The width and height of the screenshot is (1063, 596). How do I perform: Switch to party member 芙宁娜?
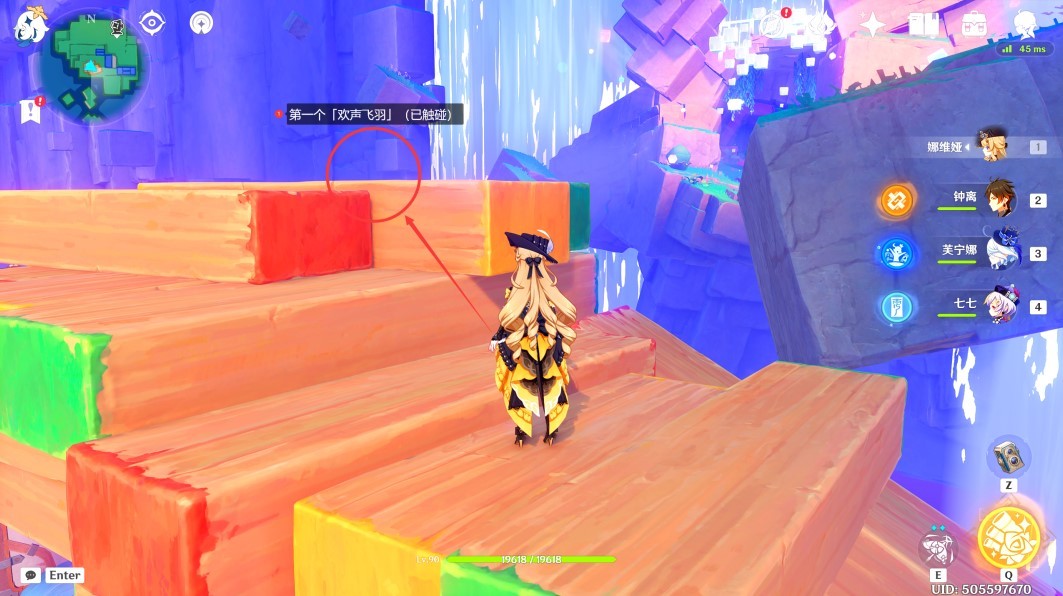click(1001, 252)
